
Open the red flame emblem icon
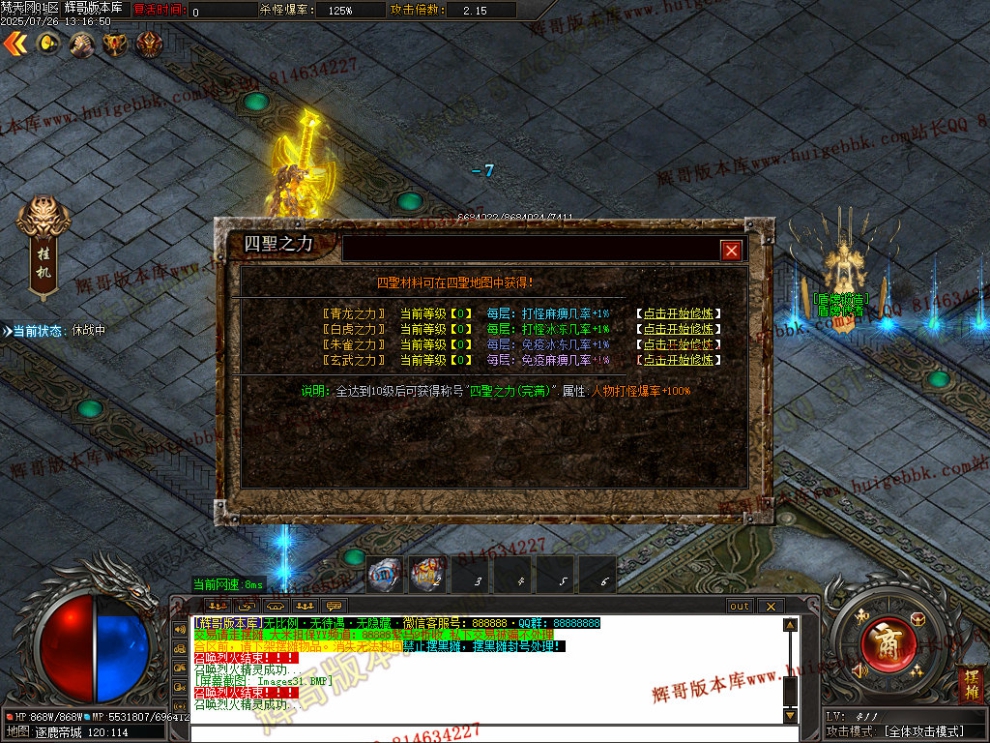(150, 44)
